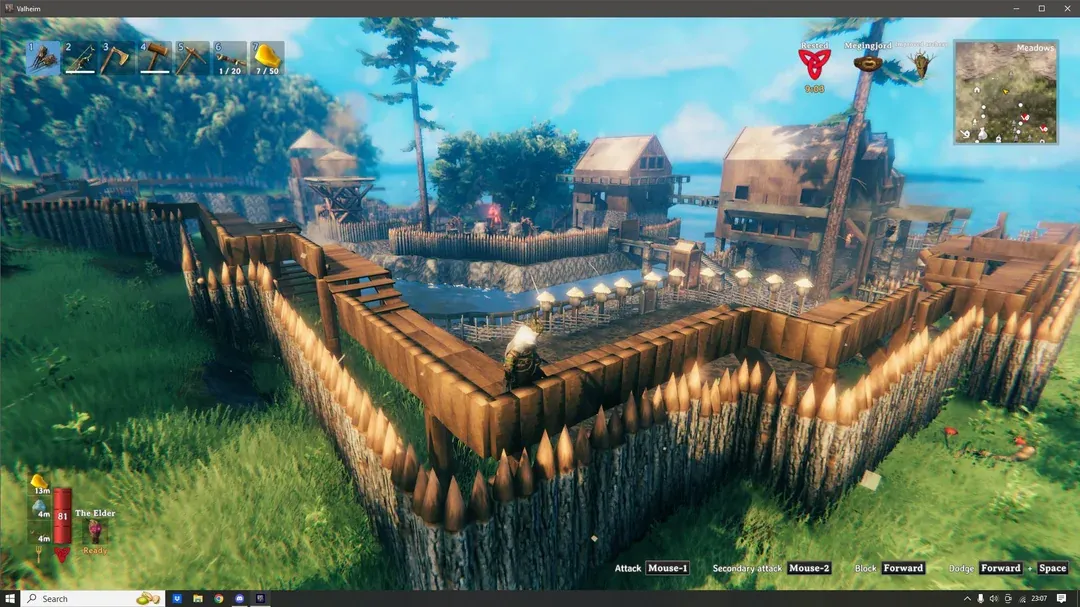Screen dimensions: 1080x607
Task: Equip the bow in hotbar slot 2
Action: pos(80,58)
